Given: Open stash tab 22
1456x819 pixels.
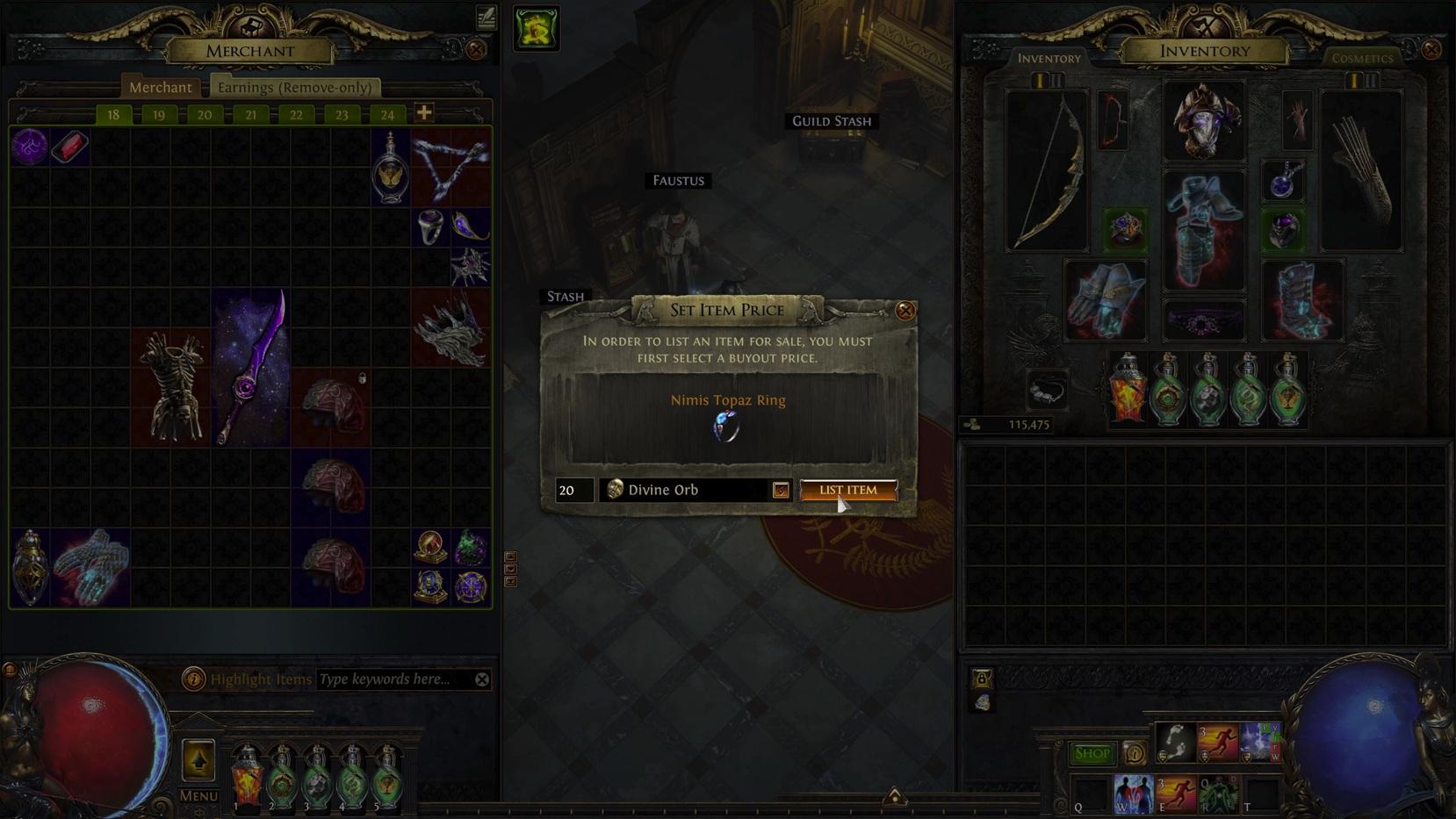Looking at the screenshot, I should click(x=296, y=114).
